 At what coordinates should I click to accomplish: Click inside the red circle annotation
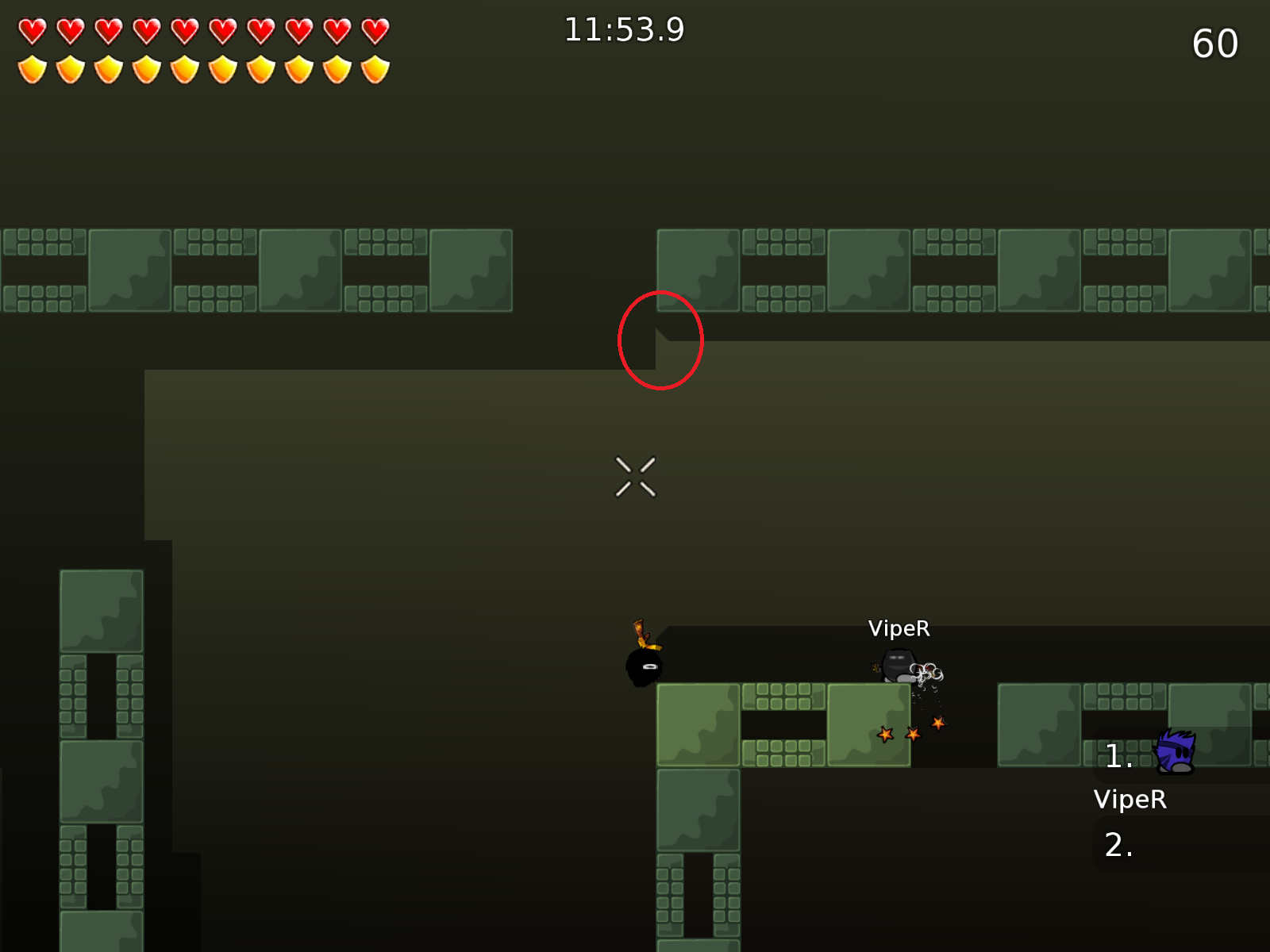coord(660,341)
